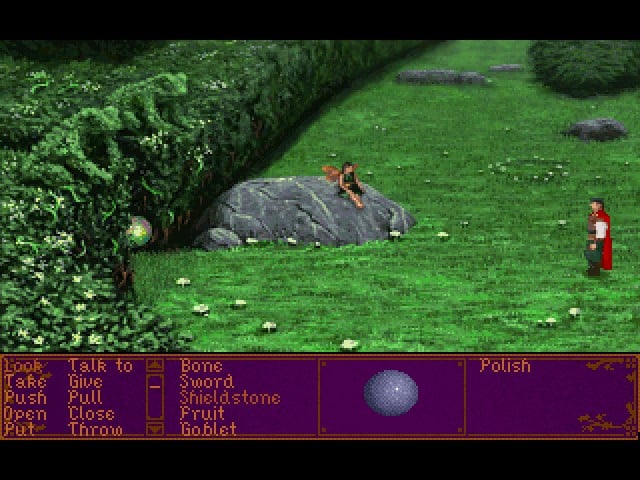Choose the Throw action
The height and width of the screenshot is (480, 640).
pos(95,429)
